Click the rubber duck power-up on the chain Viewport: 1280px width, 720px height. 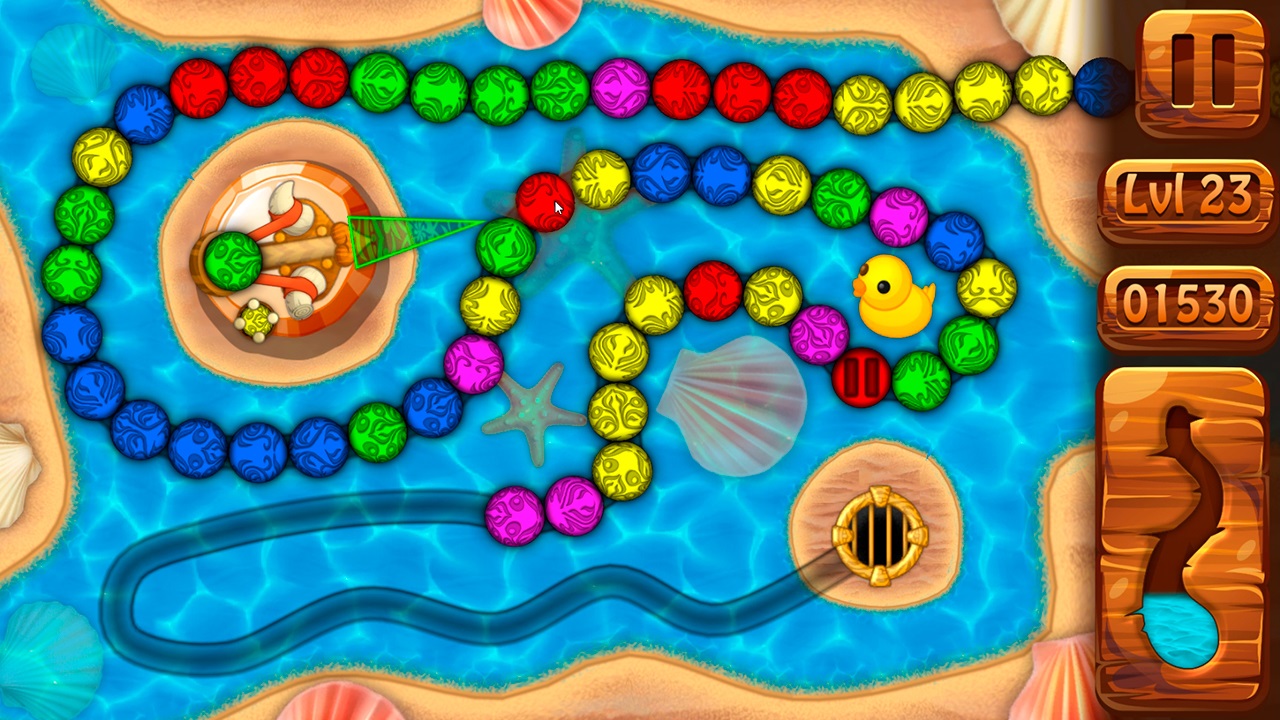(x=895, y=296)
